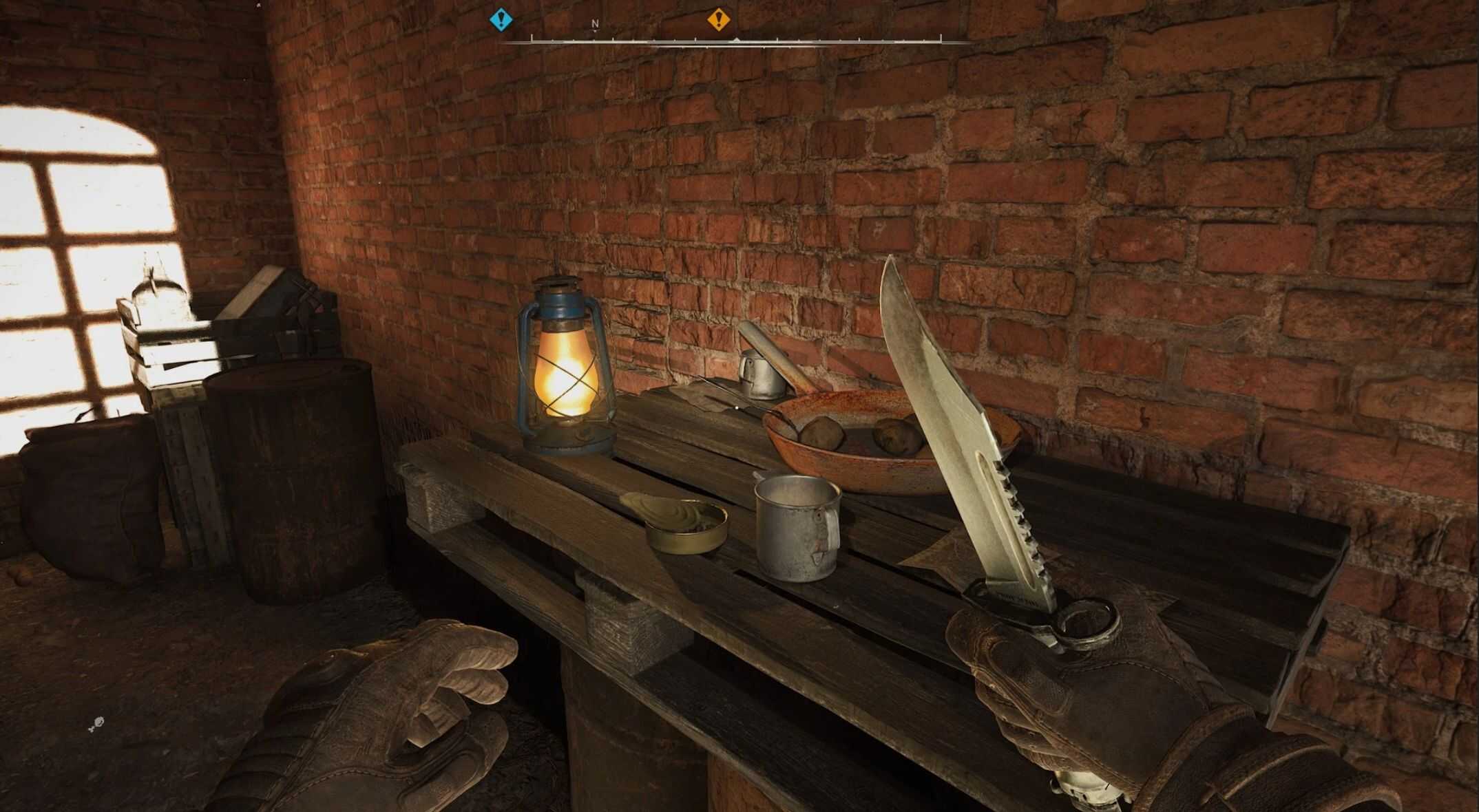Click the compass bar's north indicator

click(596, 24)
